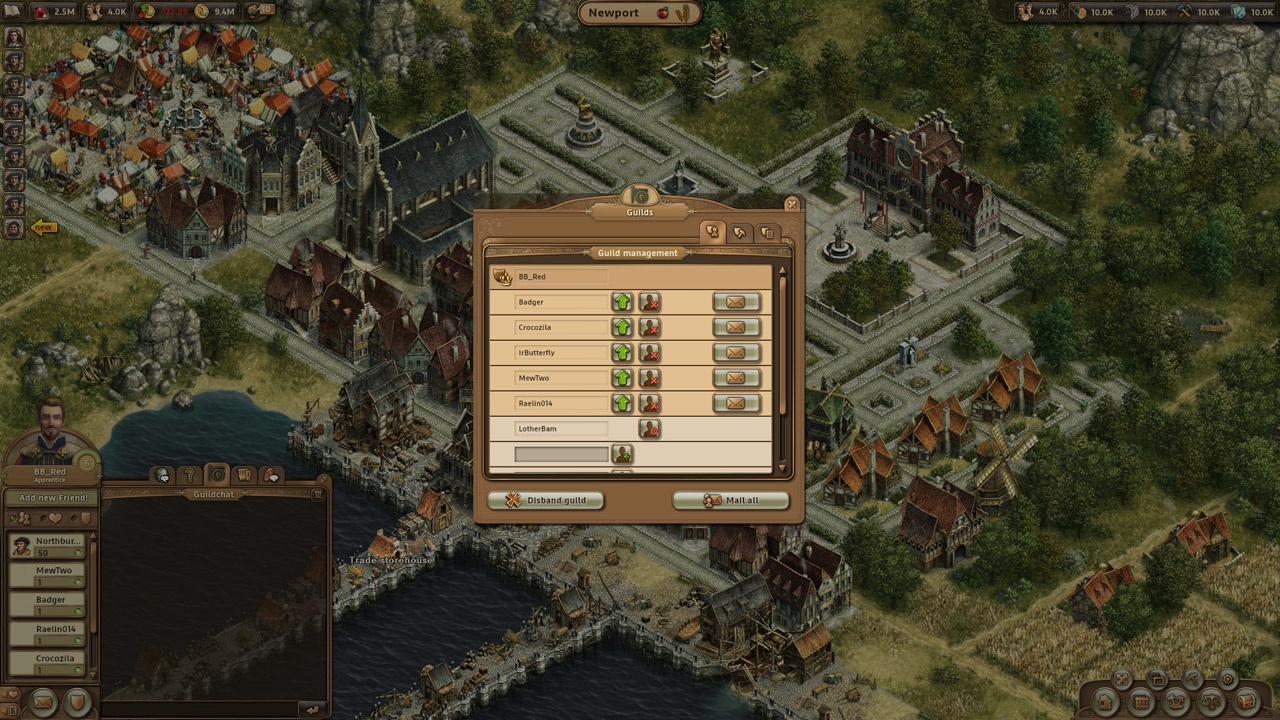Image resolution: width=1280 pixels, height=720 pixels.
Task: Send mail to all guild members
Action: click(x=730, y=500)
